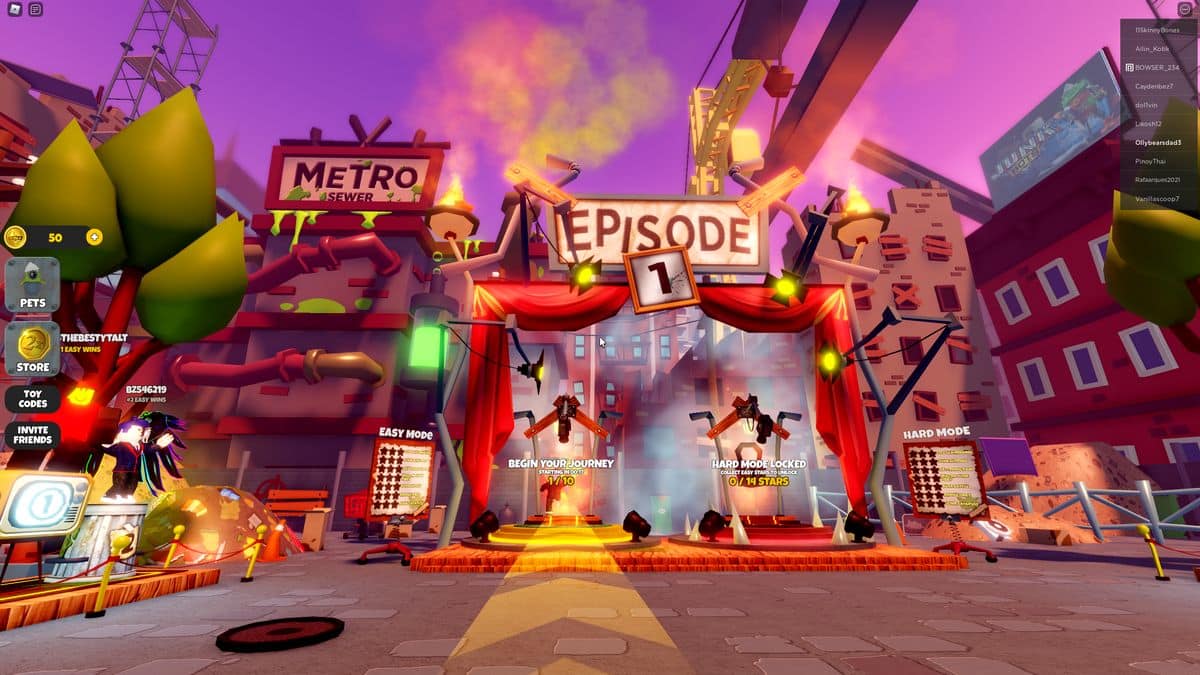The image size is (1200, 675).
Task: Open the Roblox chat window icon
Action: pos(36,9)
